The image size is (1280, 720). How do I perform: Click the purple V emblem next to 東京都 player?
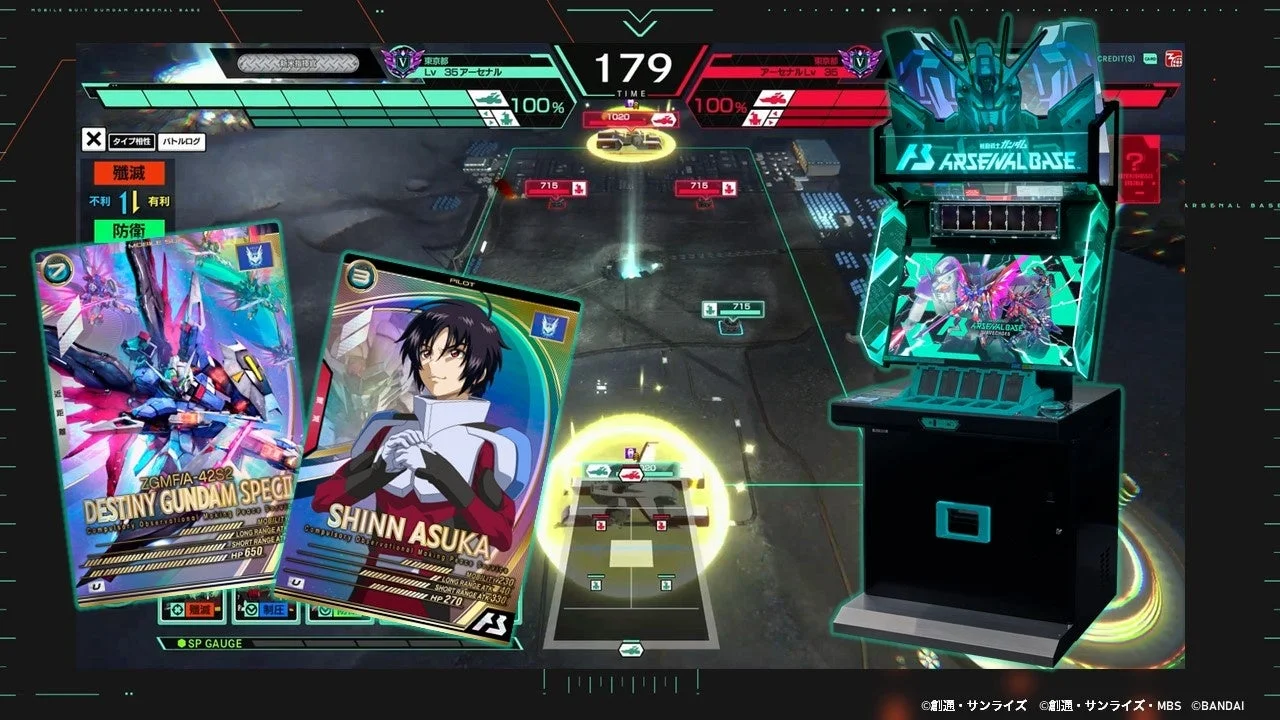(402, 62)
